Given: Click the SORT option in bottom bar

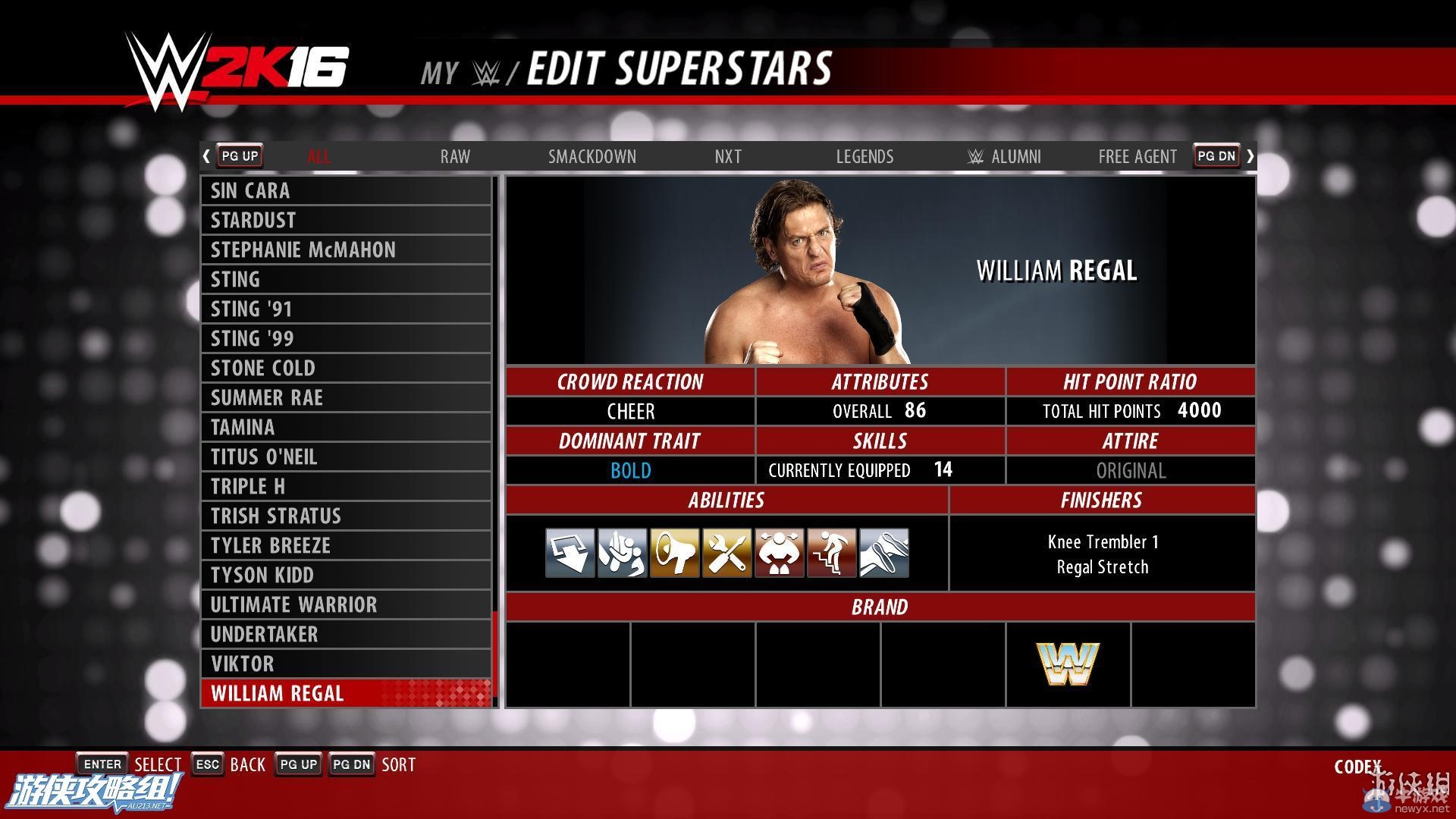Looking at the screenshot, I should [x=398, y=764].
